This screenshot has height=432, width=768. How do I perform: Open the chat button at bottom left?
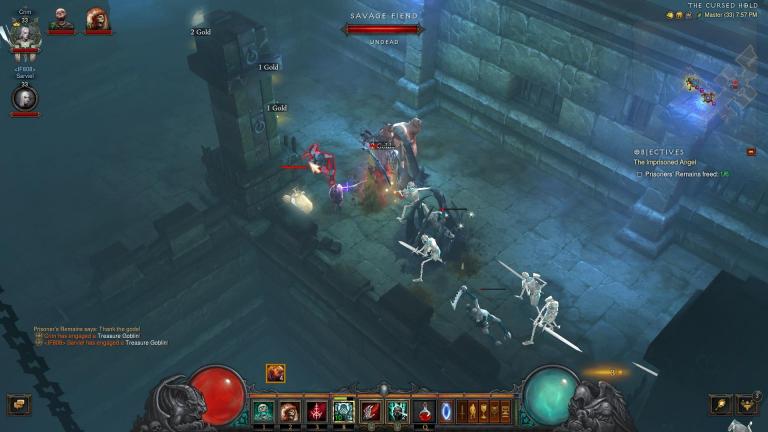click(18, 404)
